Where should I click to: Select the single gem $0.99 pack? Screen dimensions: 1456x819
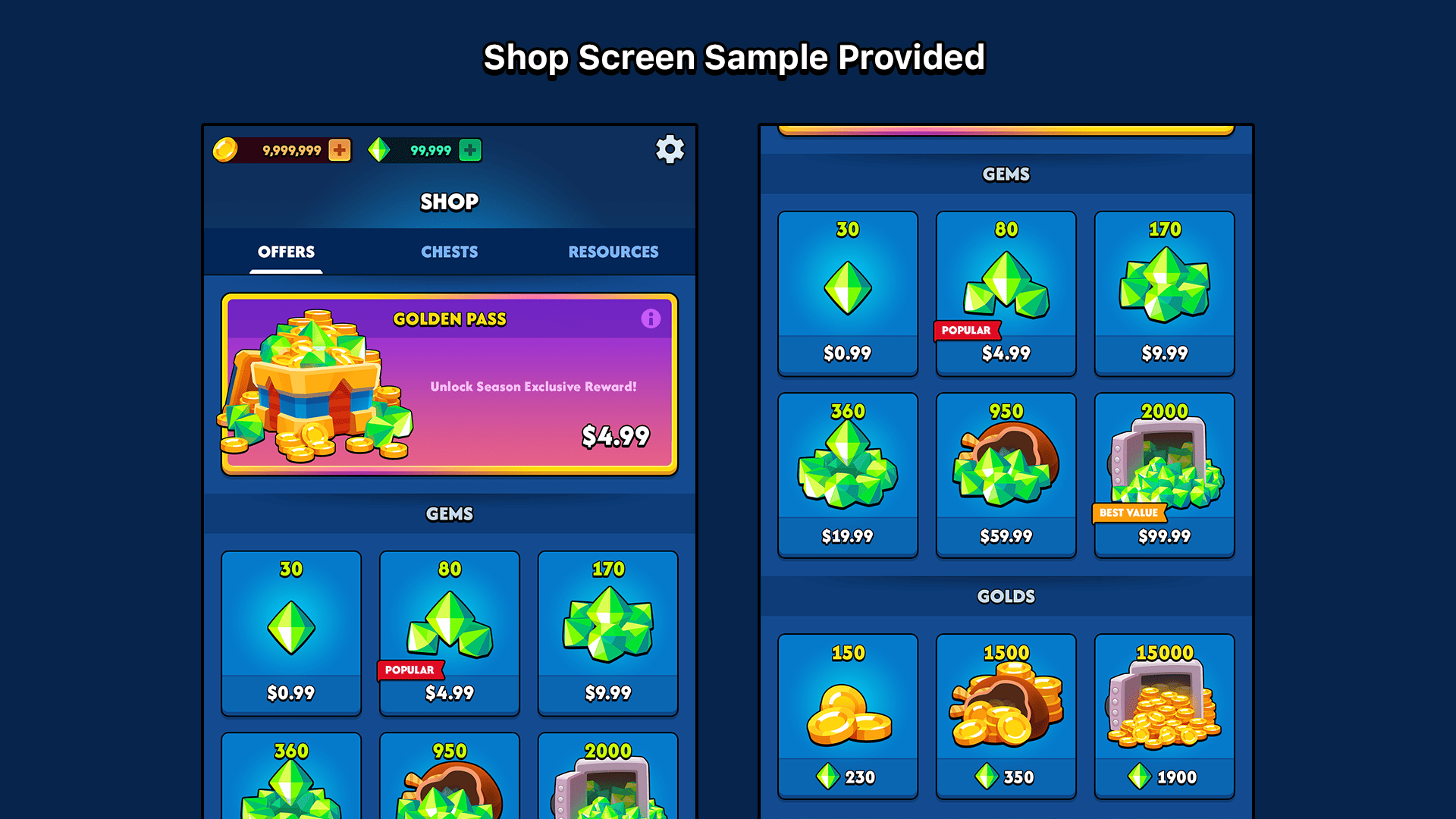847,292
